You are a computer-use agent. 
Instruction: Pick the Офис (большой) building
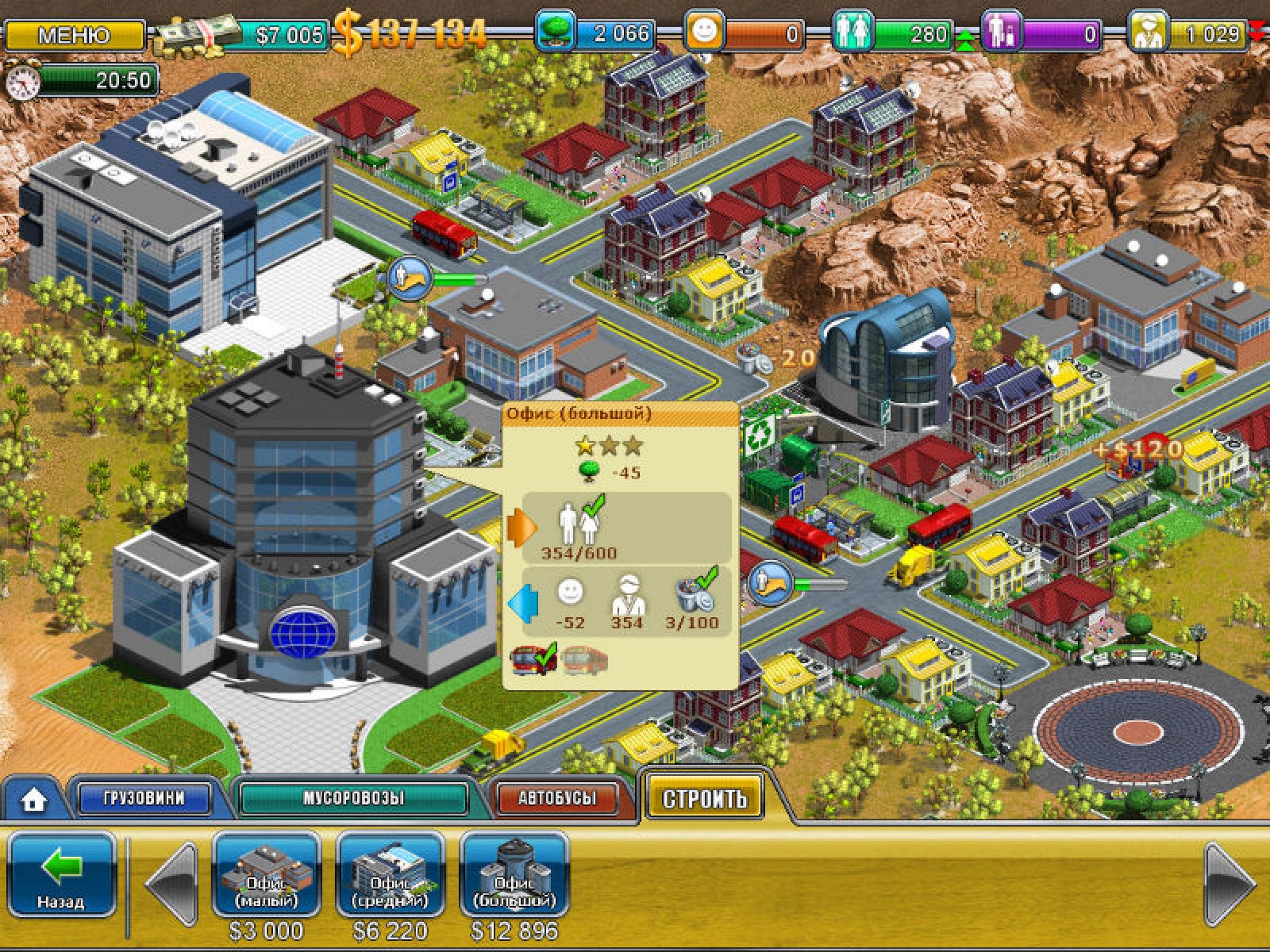pyautogui.click(x=514, y=875)
